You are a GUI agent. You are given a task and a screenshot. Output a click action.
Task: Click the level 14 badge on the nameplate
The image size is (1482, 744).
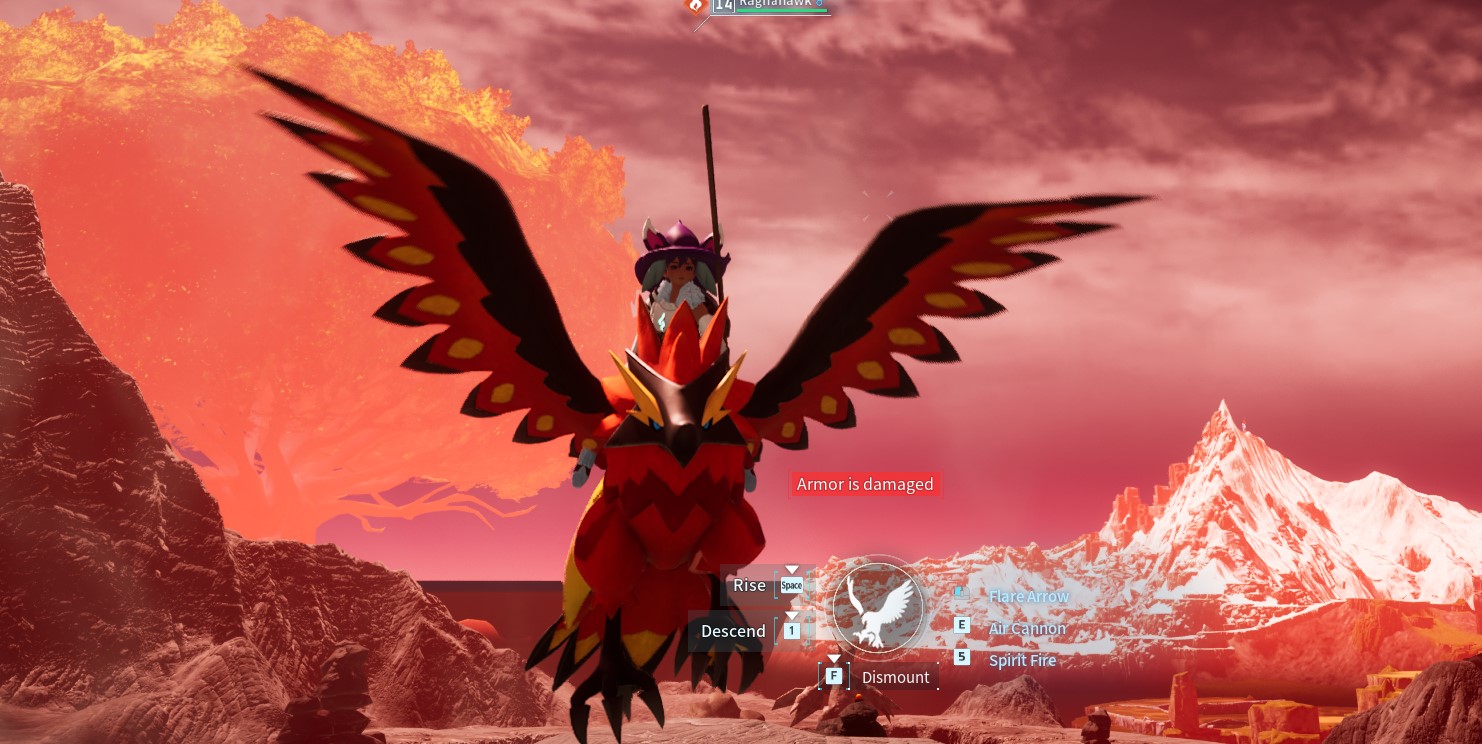tap(722, 6)
